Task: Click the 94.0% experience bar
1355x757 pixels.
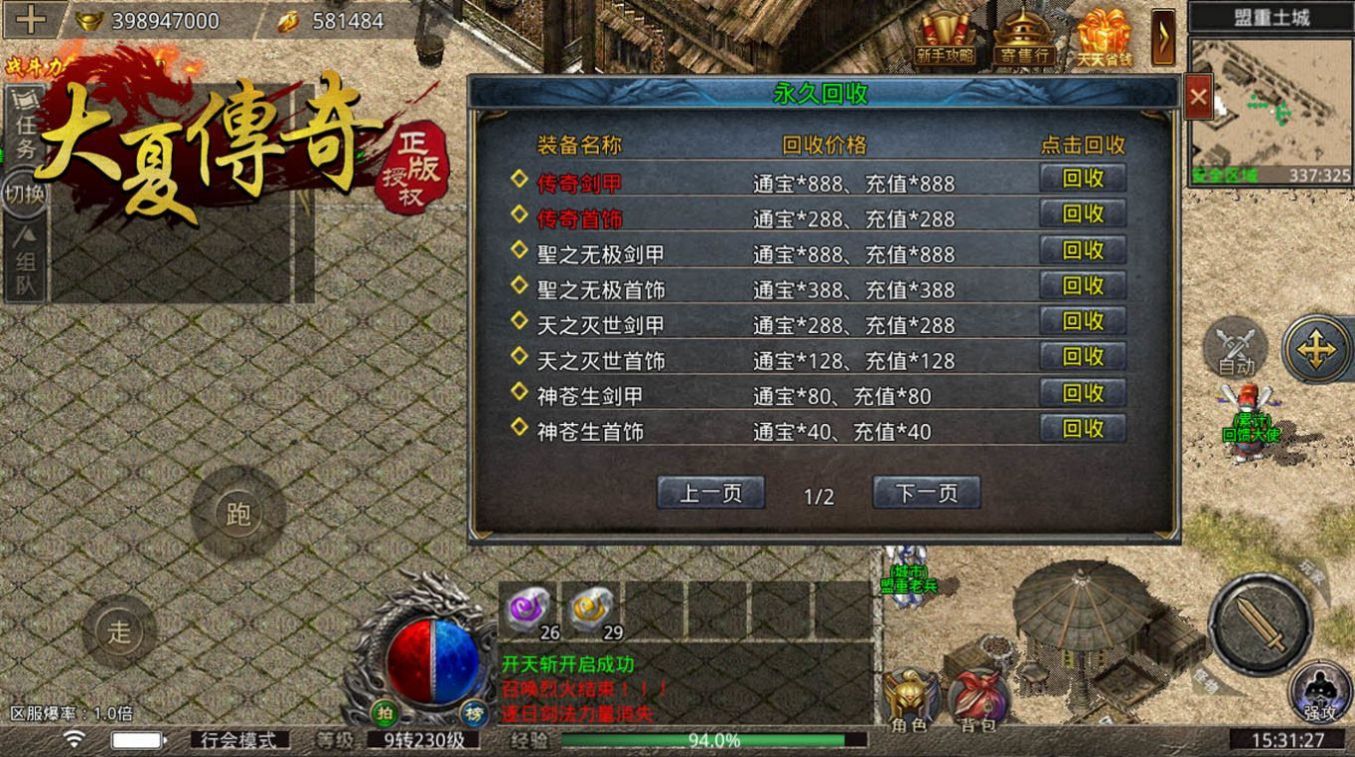Action: pos(700,741)
